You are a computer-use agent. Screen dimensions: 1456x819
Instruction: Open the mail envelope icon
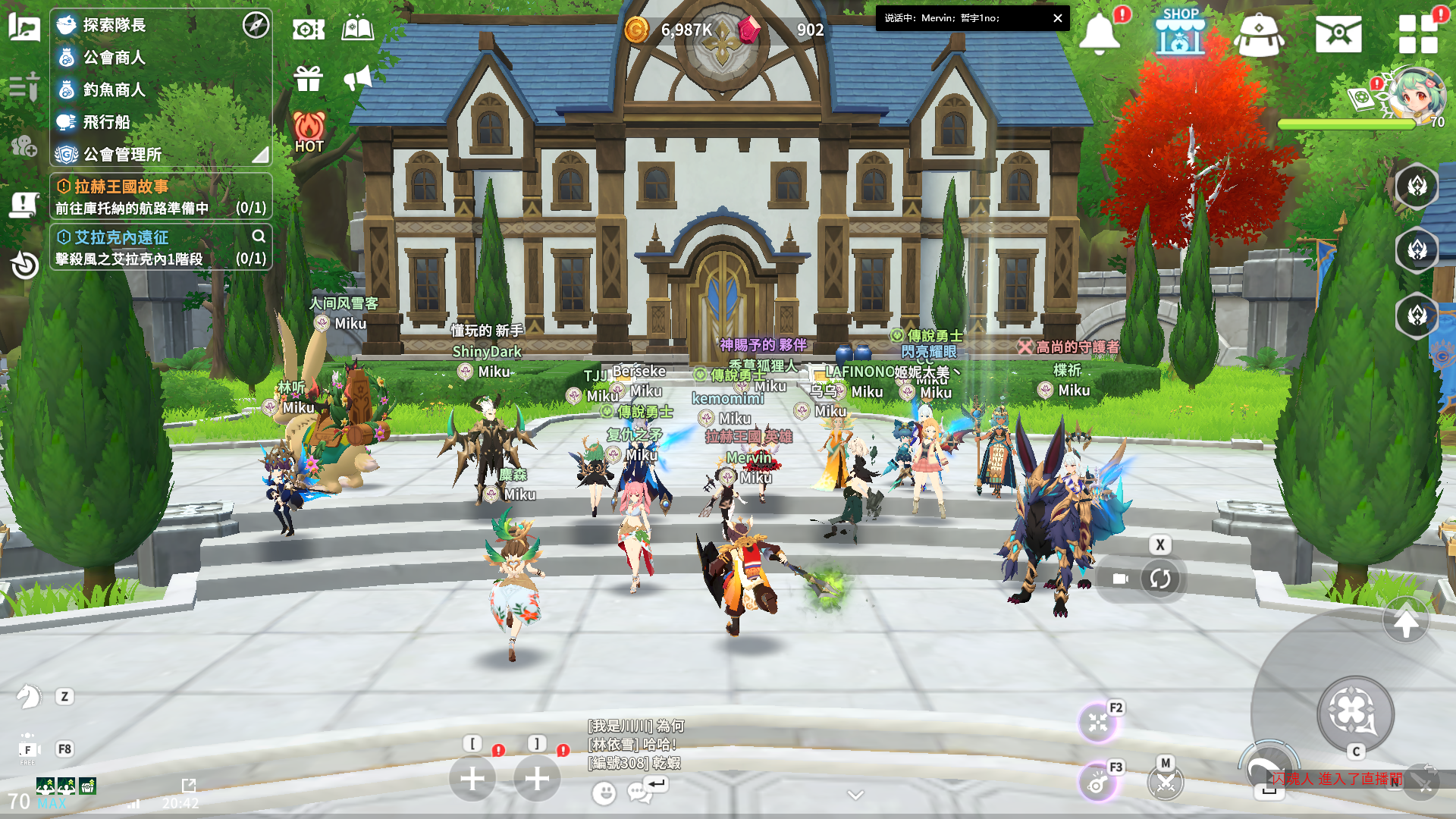[x=1338, y=35]
